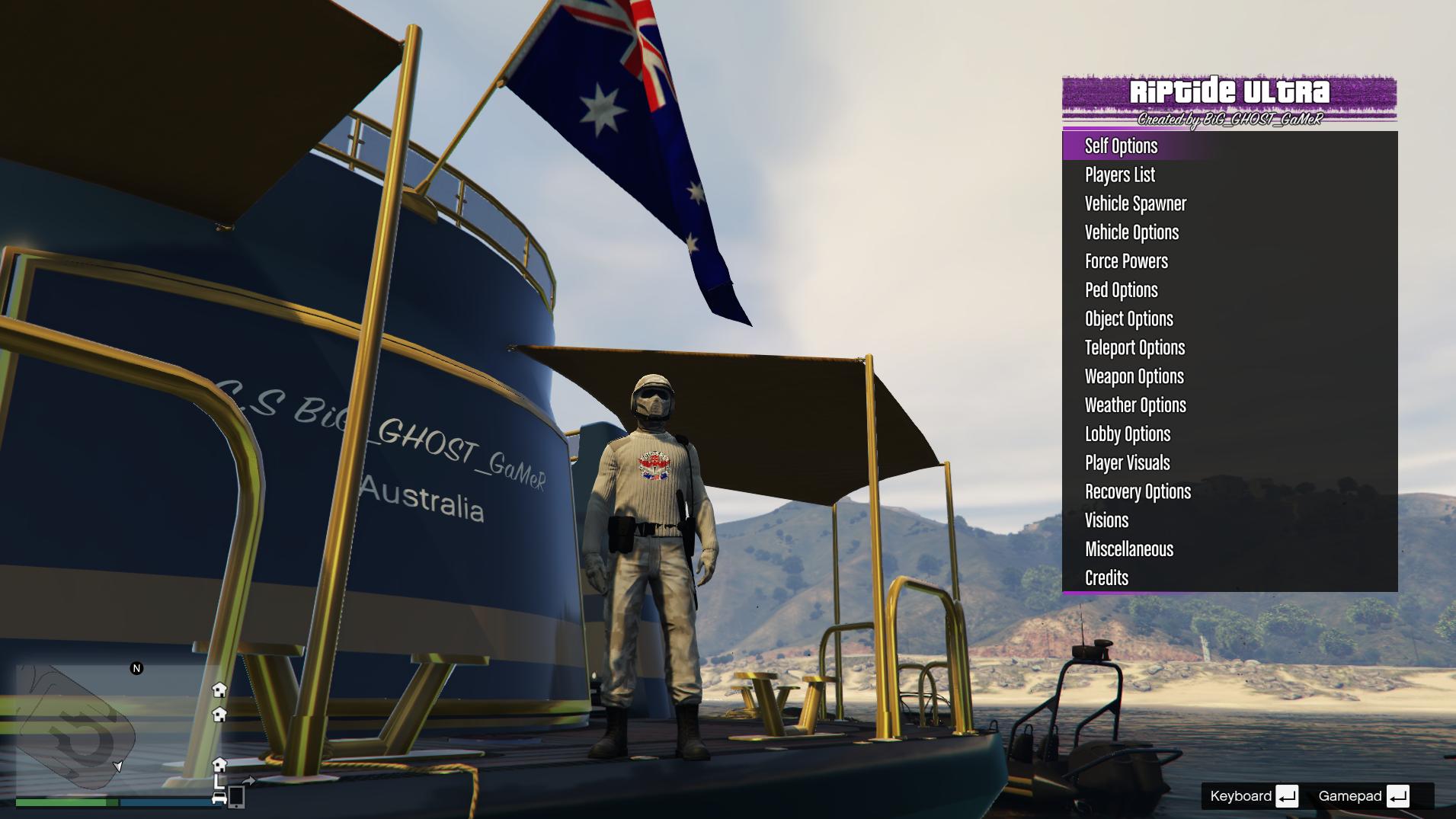Click the minimap radar
This screenshot has width=1456, height=819.
[x=114, y=728]
